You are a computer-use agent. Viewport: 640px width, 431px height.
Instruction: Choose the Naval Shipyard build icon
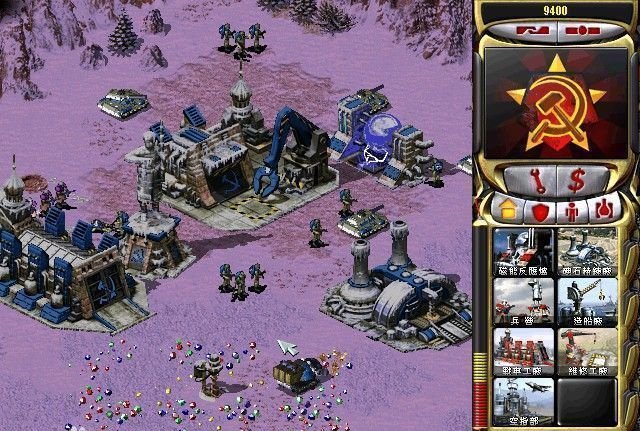click(586, 301)
